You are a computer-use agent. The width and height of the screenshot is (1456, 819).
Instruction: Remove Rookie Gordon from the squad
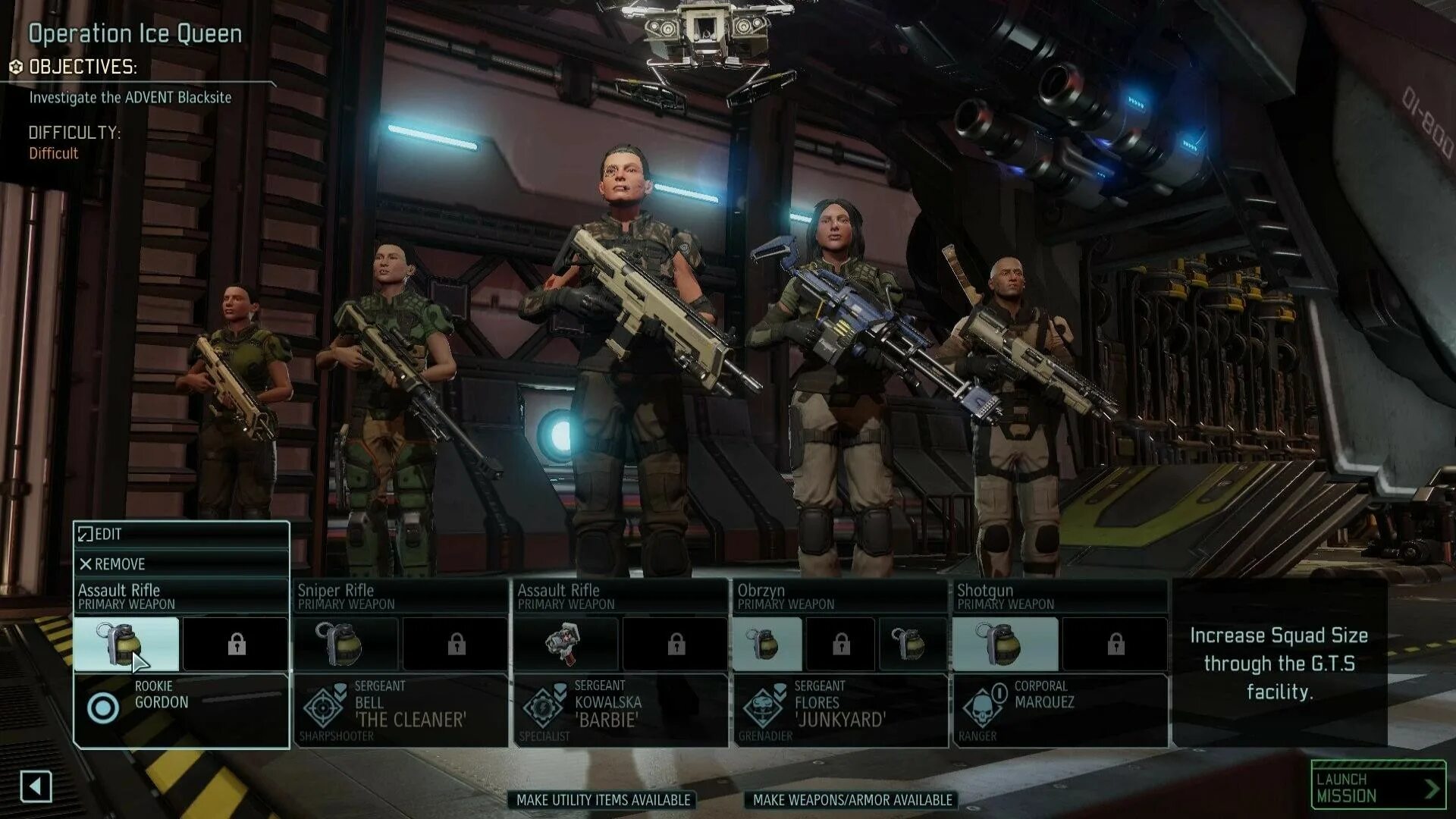point(181,564)
